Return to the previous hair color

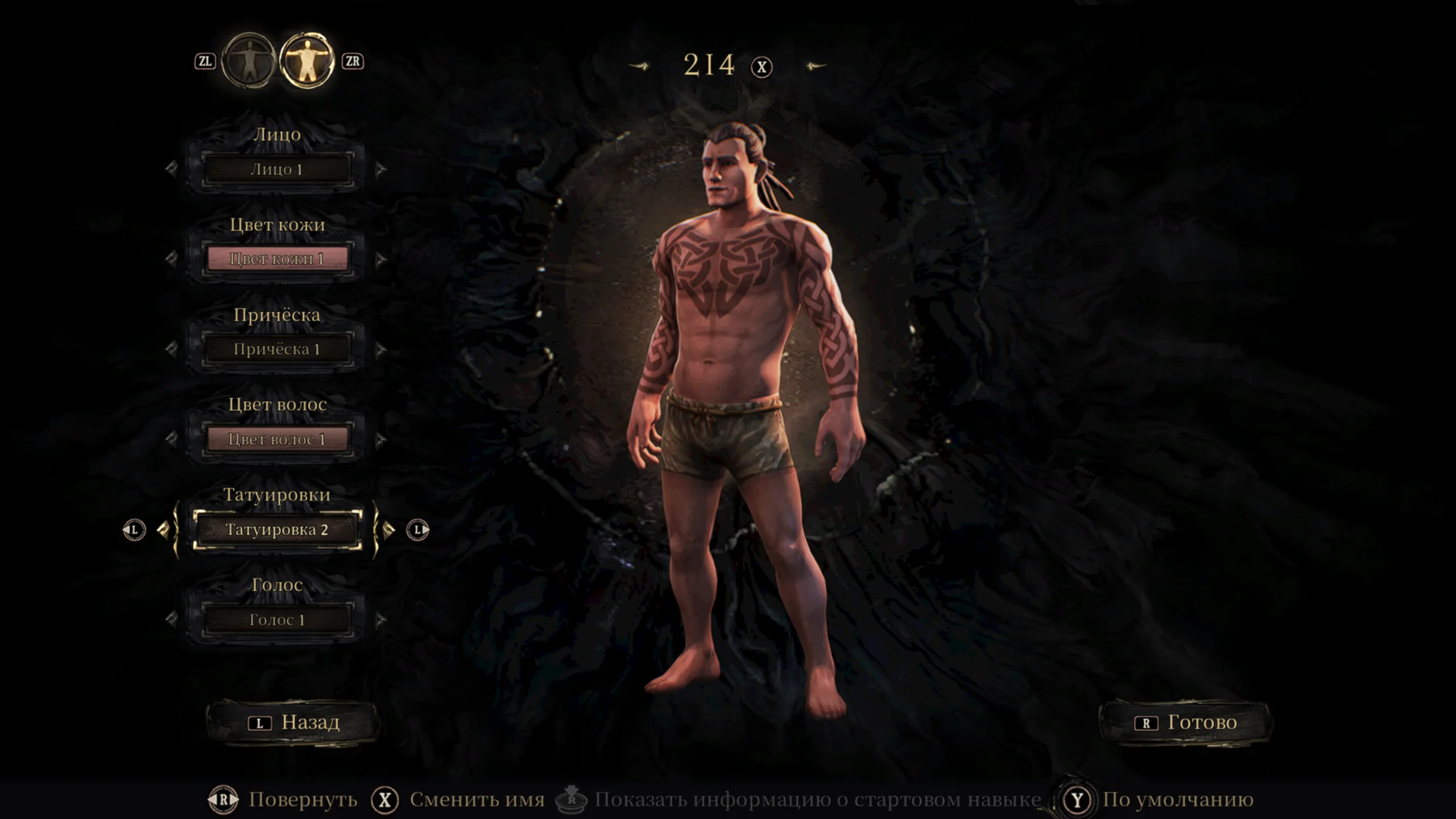tap(171, 439)
